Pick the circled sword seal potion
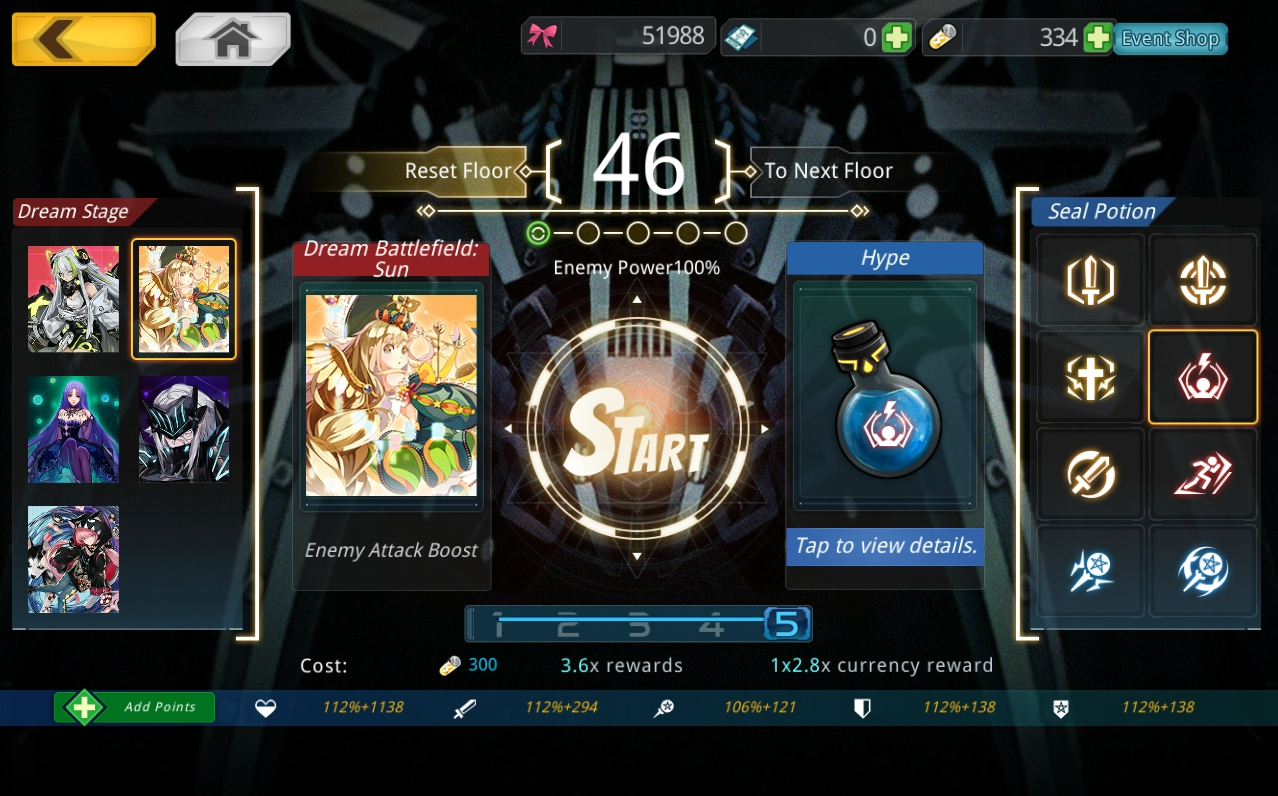This screenshot has height=796, width=1278. pos(1090,474)
